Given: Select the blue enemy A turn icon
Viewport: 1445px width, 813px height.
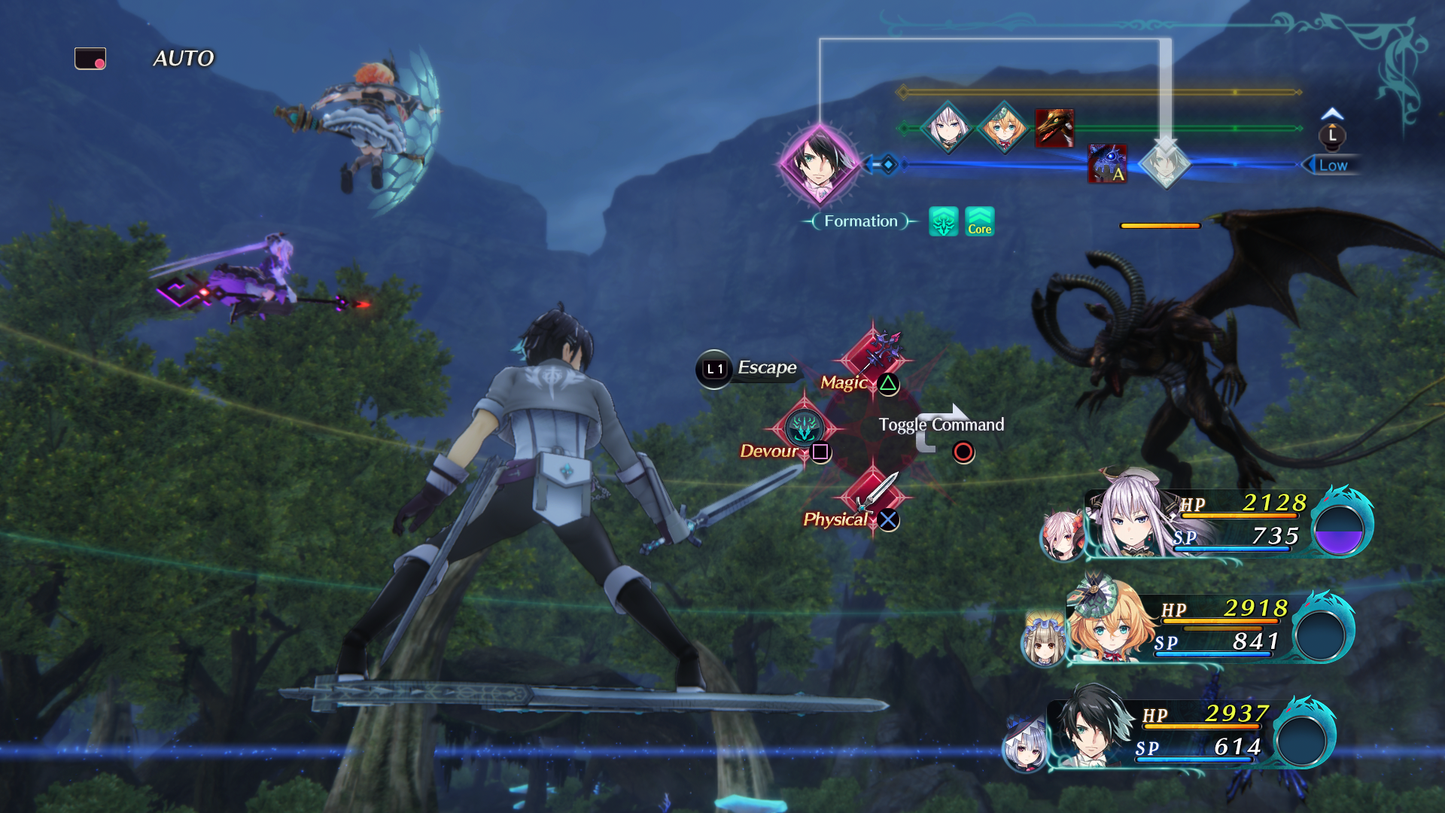Looking at the screenshot, I should click(1107, 164).
